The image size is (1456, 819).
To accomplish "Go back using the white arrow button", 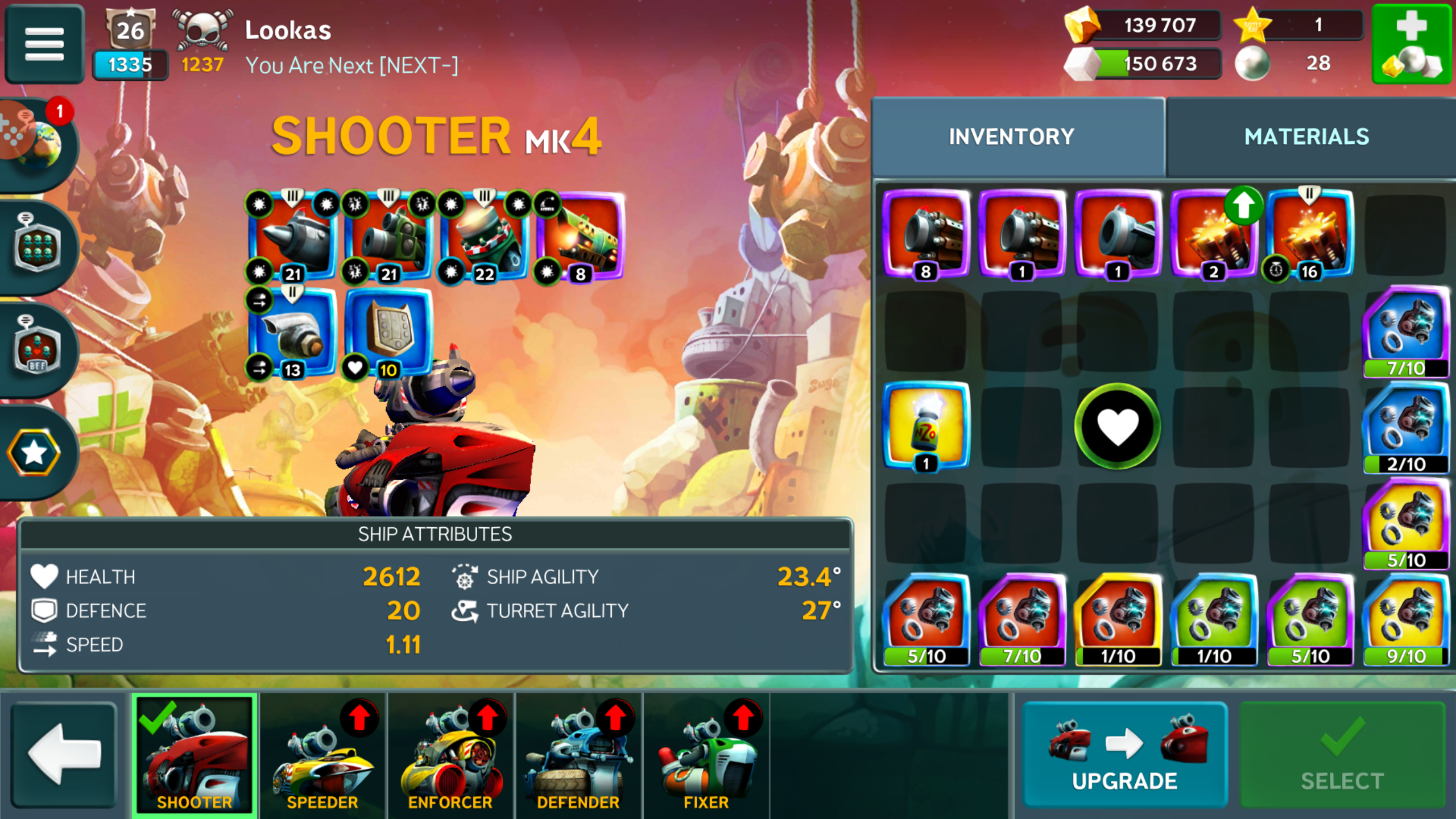I will click(x=64, y=755).
